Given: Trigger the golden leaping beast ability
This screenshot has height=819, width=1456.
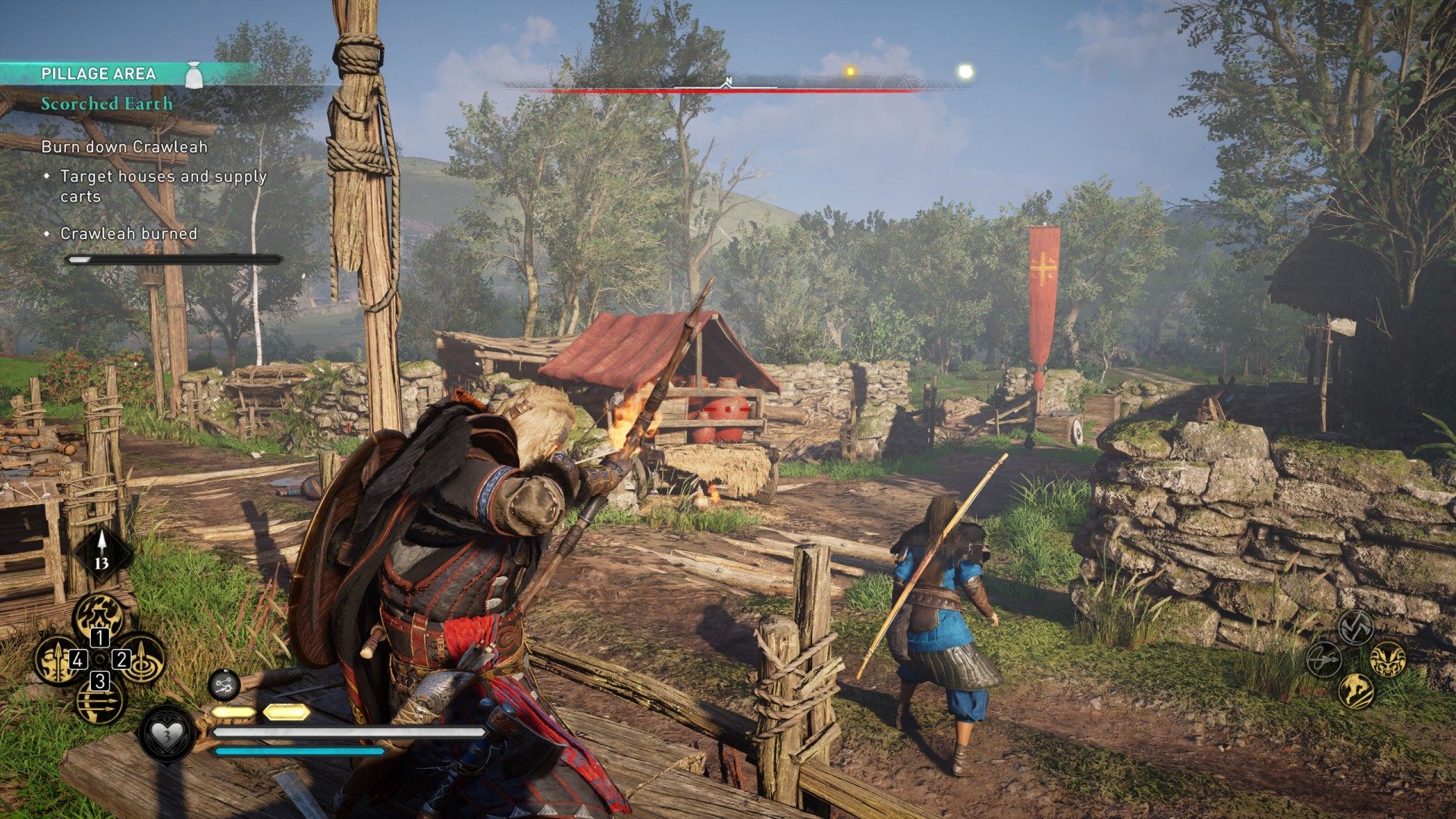Looking at the screenshot, I should click(1356, 690).
